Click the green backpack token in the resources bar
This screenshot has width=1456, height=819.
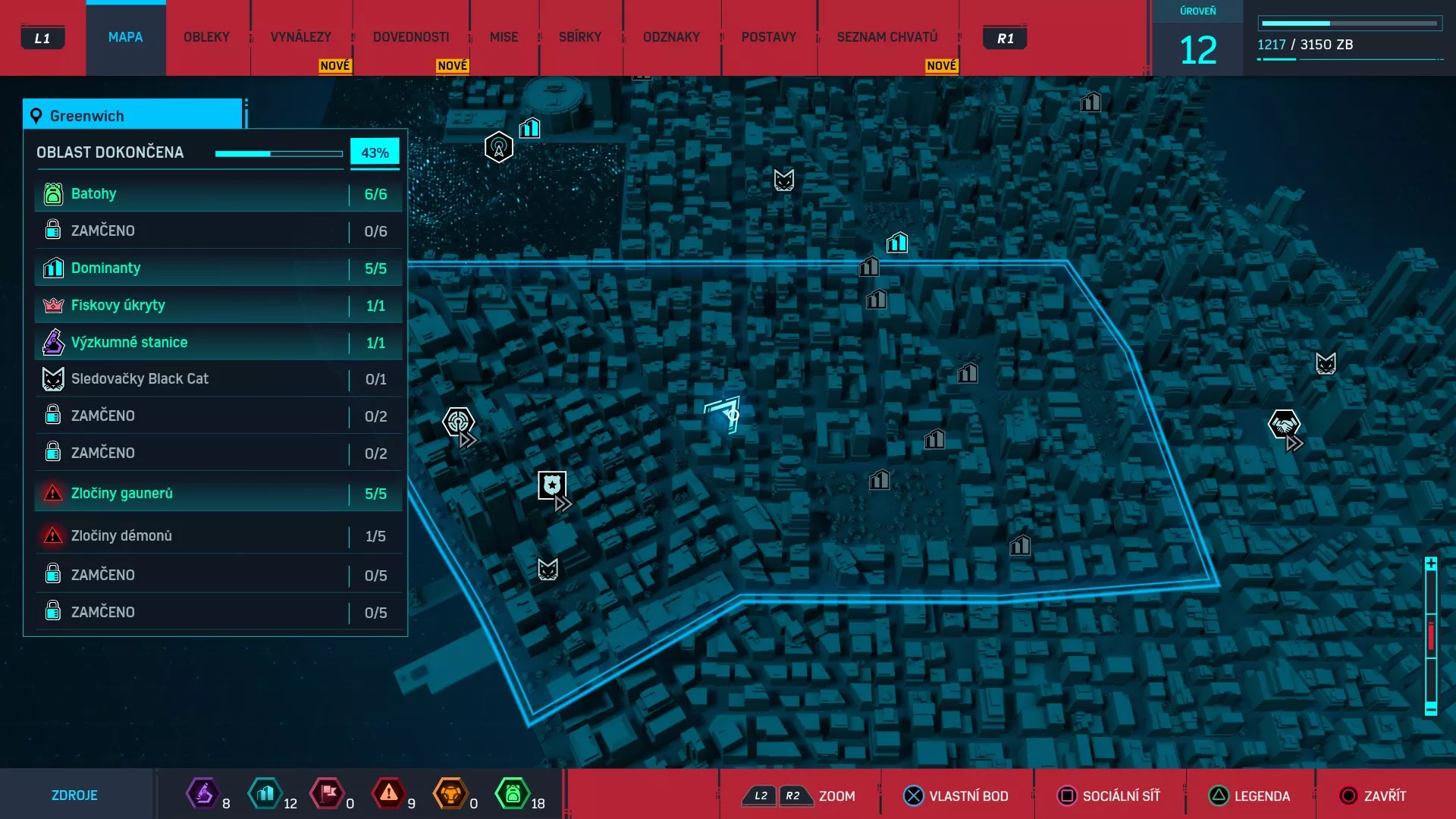[x=514, y=795]
